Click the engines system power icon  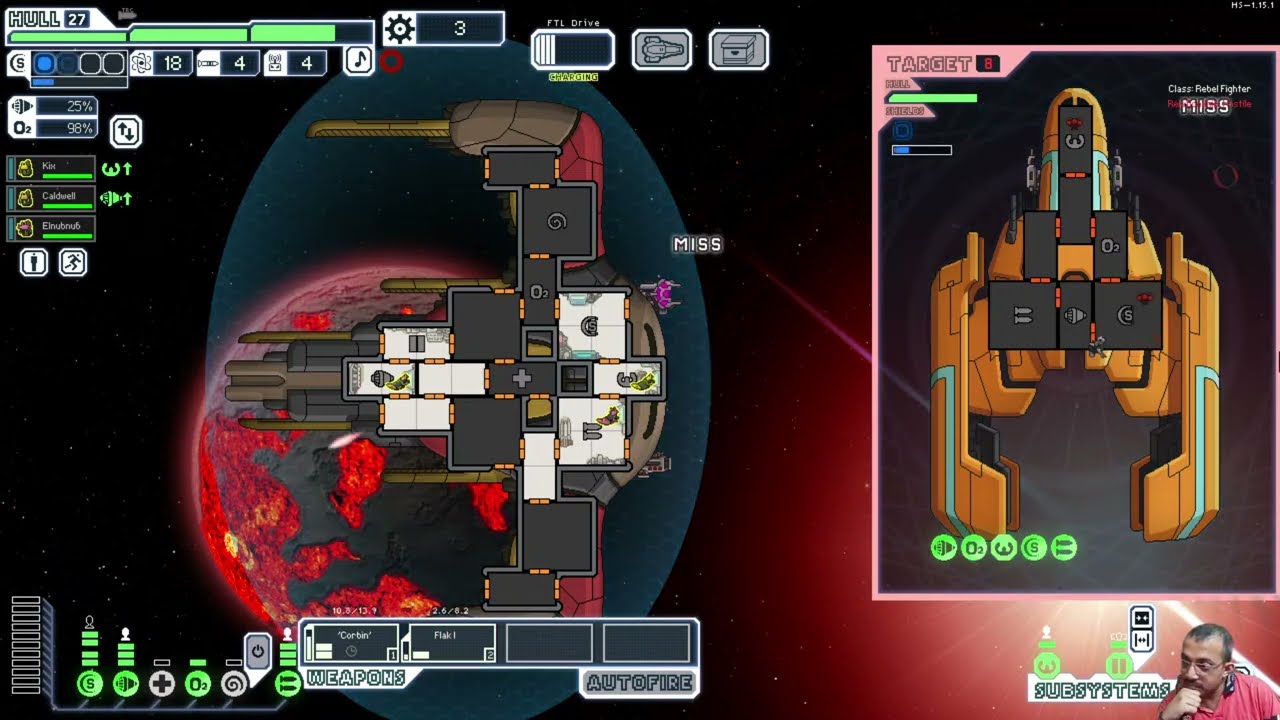pos(126,684)
